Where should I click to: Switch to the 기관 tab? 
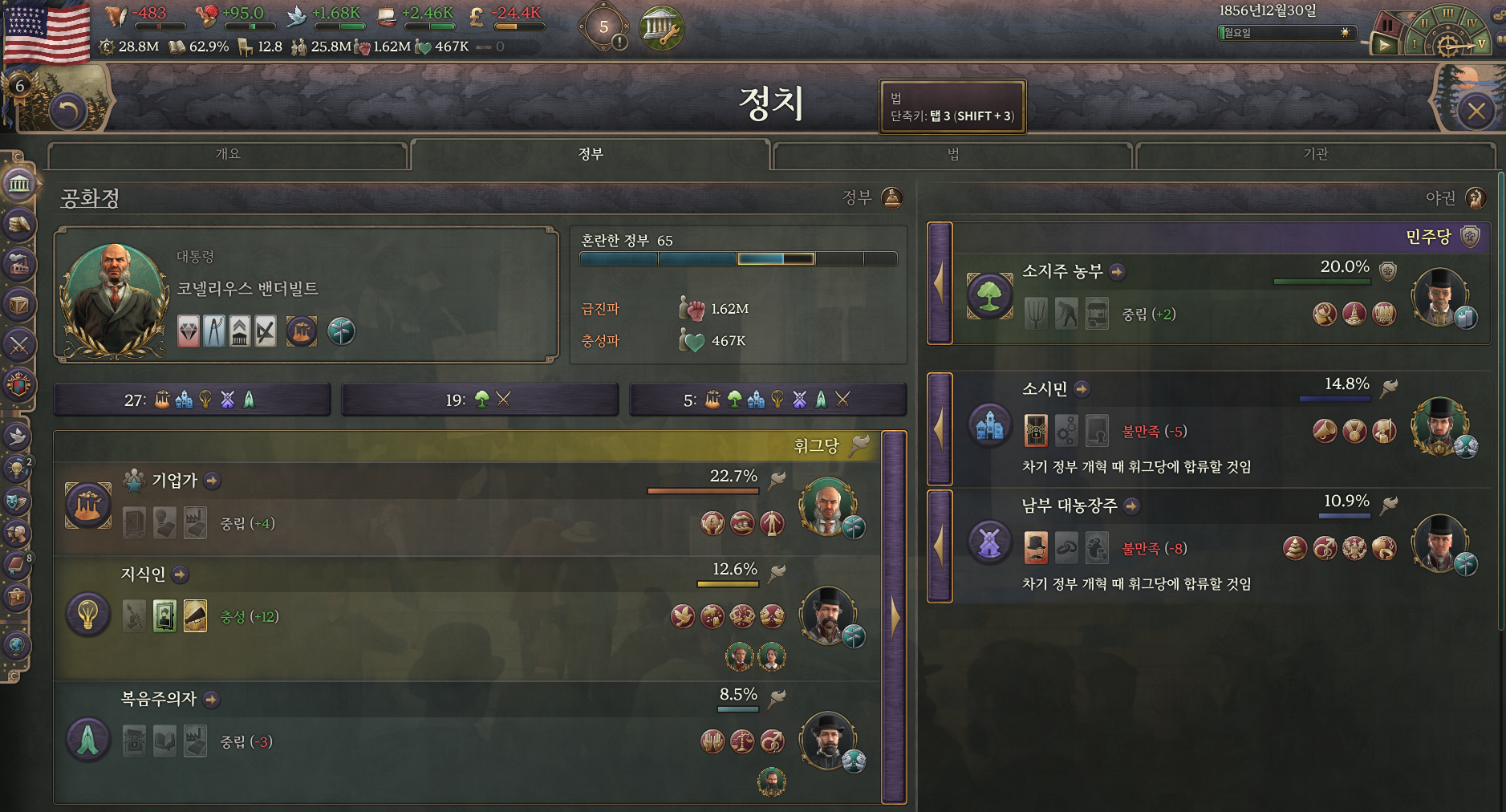pos(1315,154)
